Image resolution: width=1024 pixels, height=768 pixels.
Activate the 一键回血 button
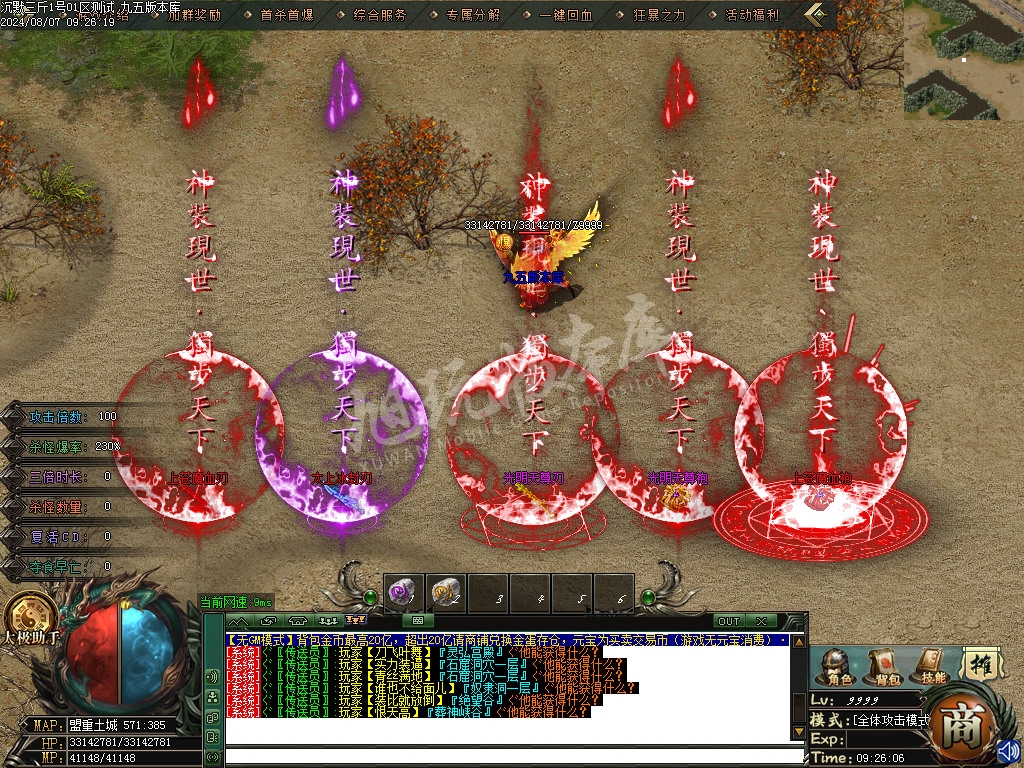[x=566, y=15]
